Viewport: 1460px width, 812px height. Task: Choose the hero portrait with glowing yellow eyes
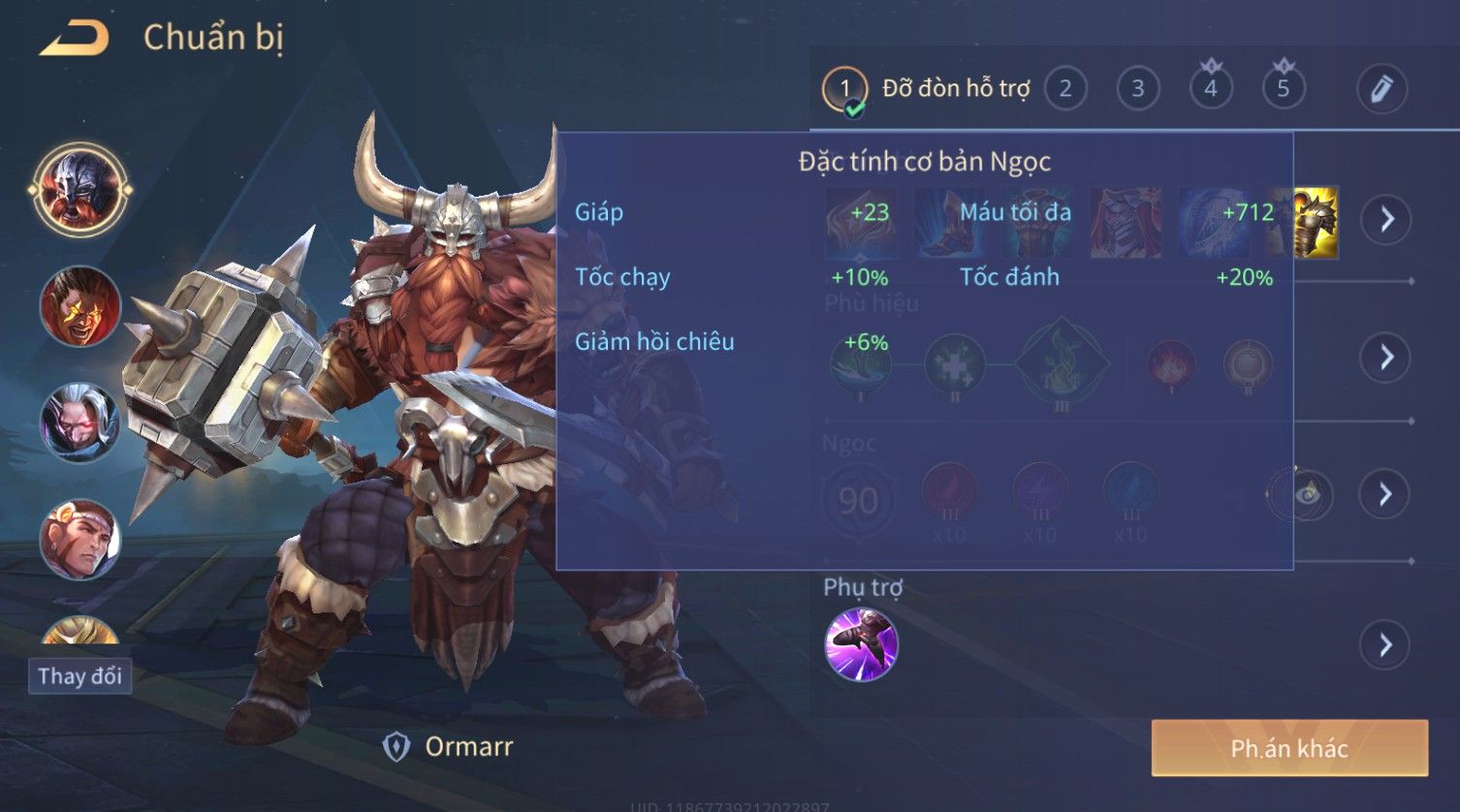pos(79,307)
